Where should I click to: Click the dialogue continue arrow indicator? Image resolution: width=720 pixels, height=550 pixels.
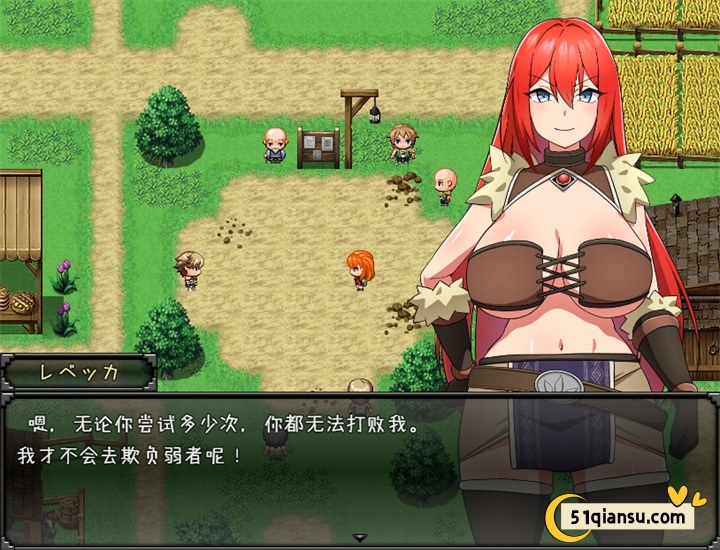360,538
